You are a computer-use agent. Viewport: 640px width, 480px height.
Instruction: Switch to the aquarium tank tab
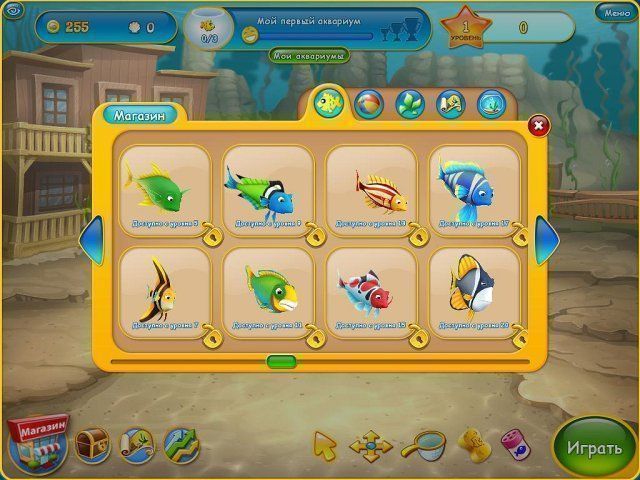pos(489,103)
